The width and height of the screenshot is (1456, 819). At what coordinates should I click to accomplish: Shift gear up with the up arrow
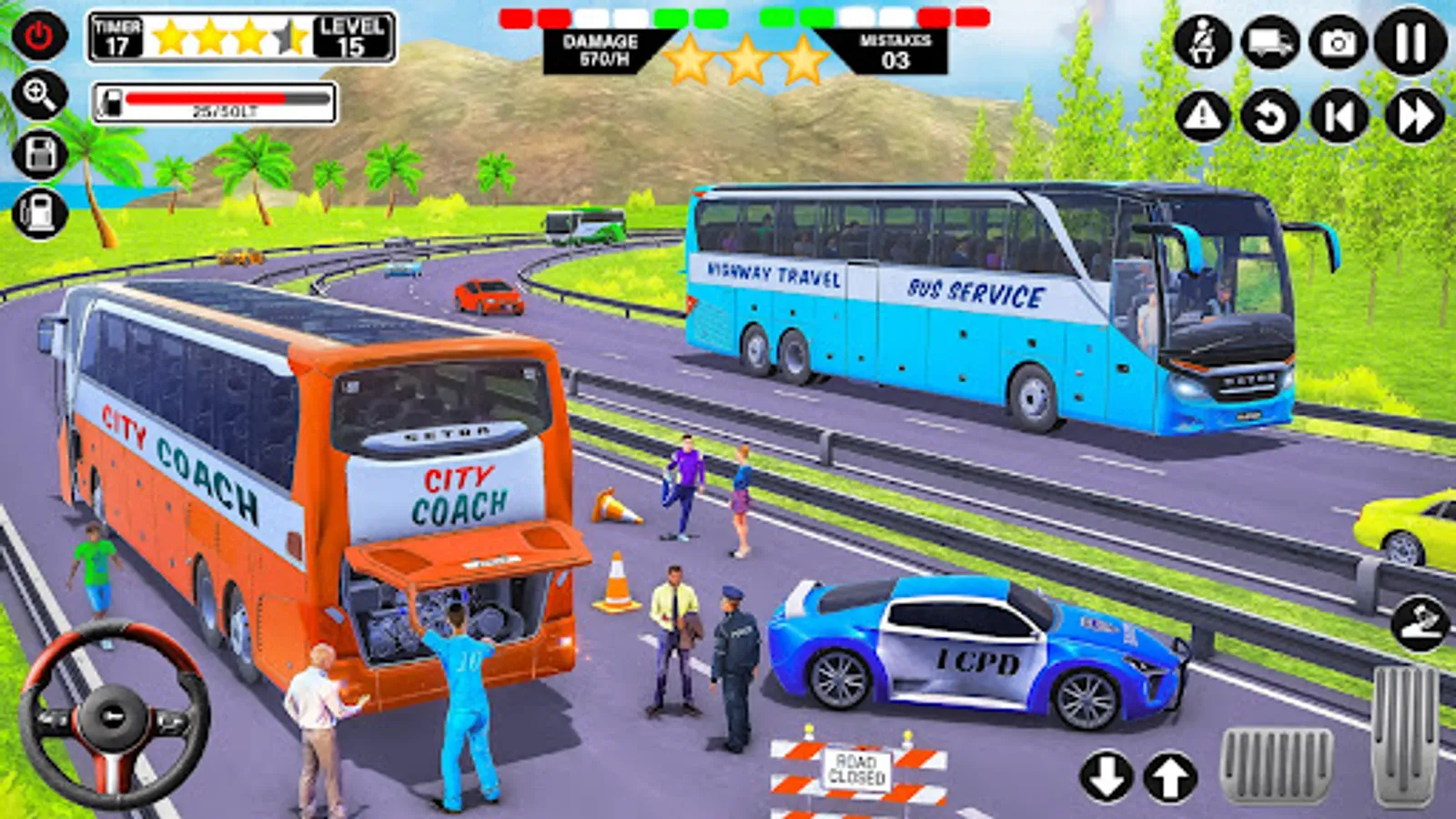pos(1170,778)
